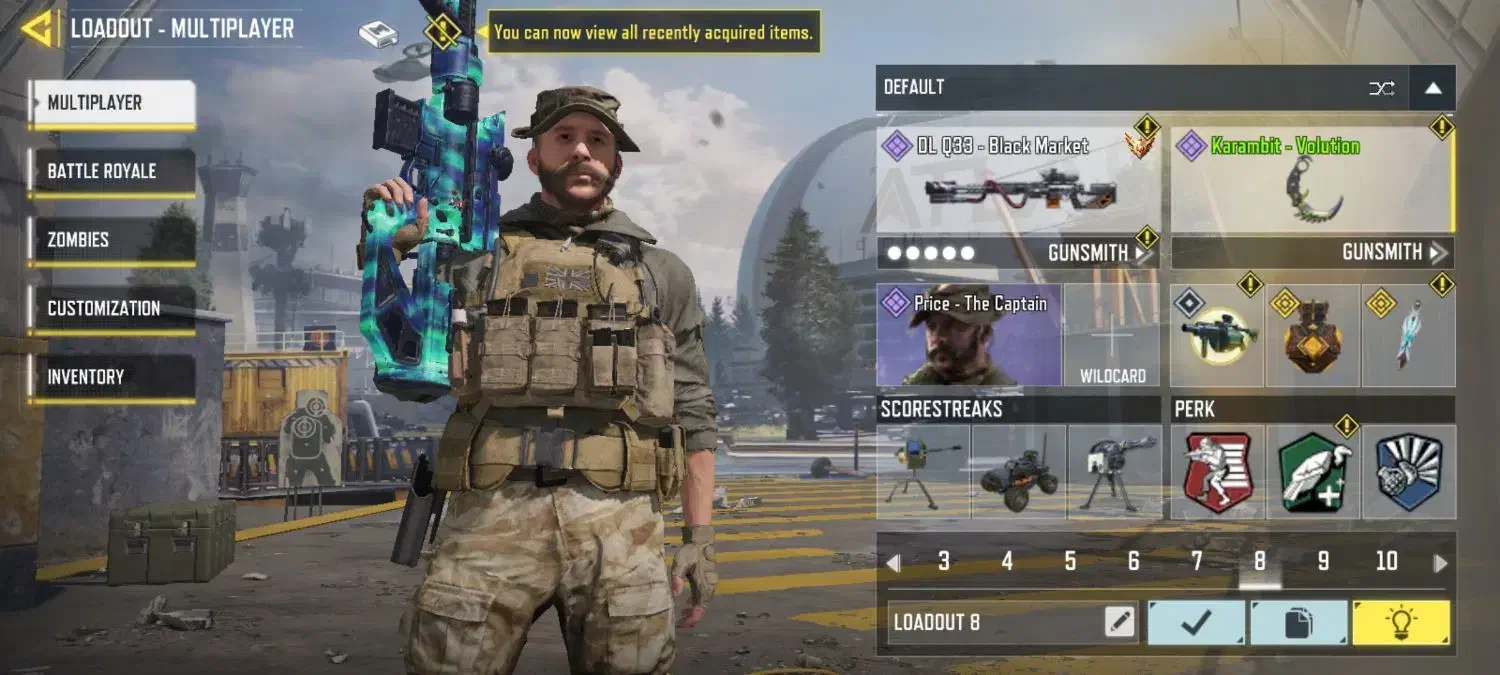The width and height of the screenshot is (1500, 675).
Task: Go back using the yellow arrow
Action: [x=39, y=29]
